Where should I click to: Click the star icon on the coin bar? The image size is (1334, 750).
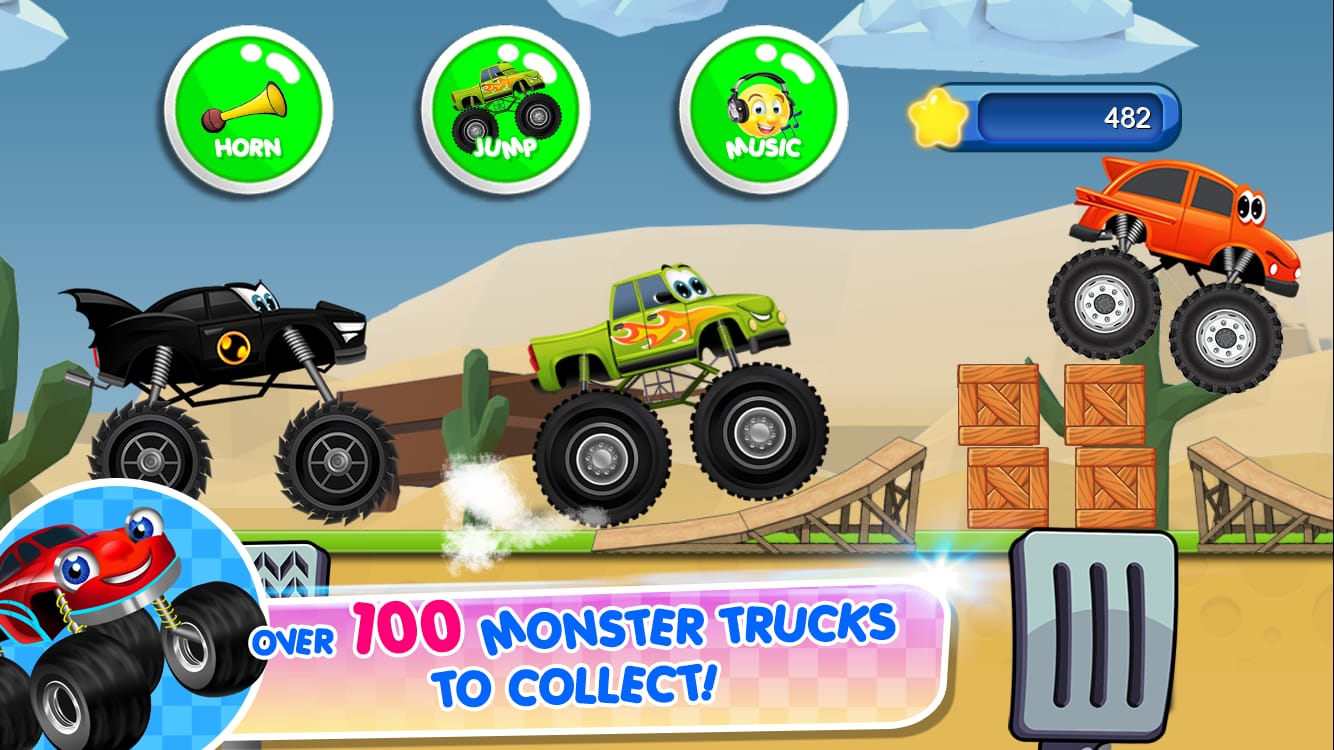click(938, 117)
